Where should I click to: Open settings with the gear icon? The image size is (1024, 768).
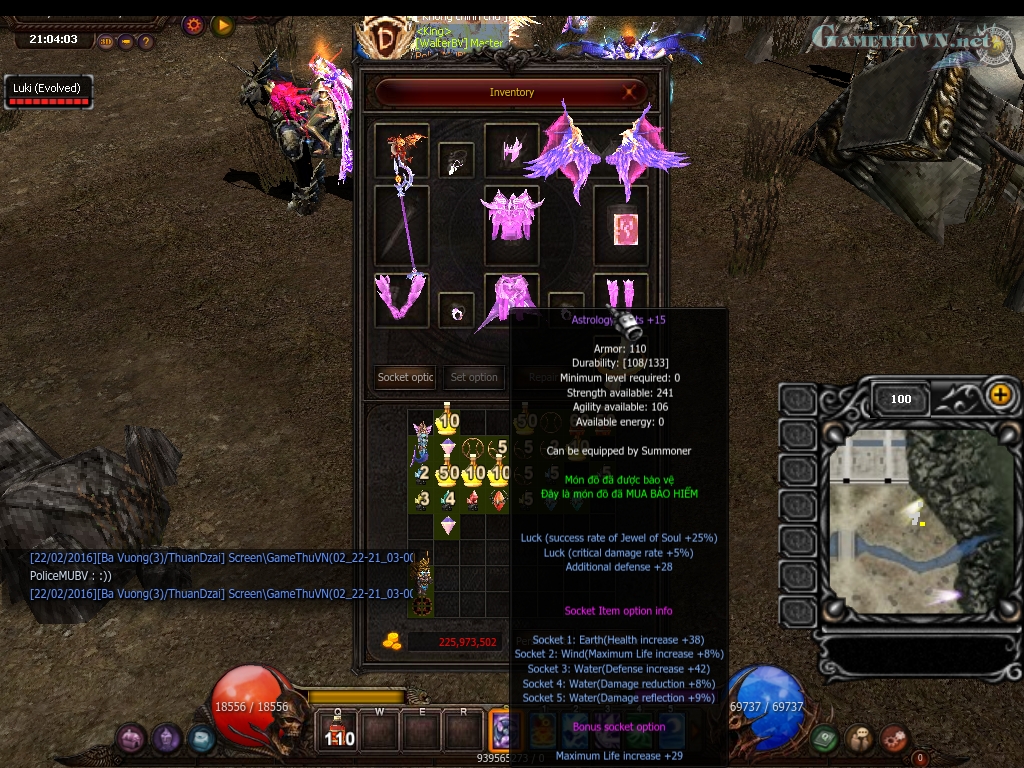coord(193,25)
